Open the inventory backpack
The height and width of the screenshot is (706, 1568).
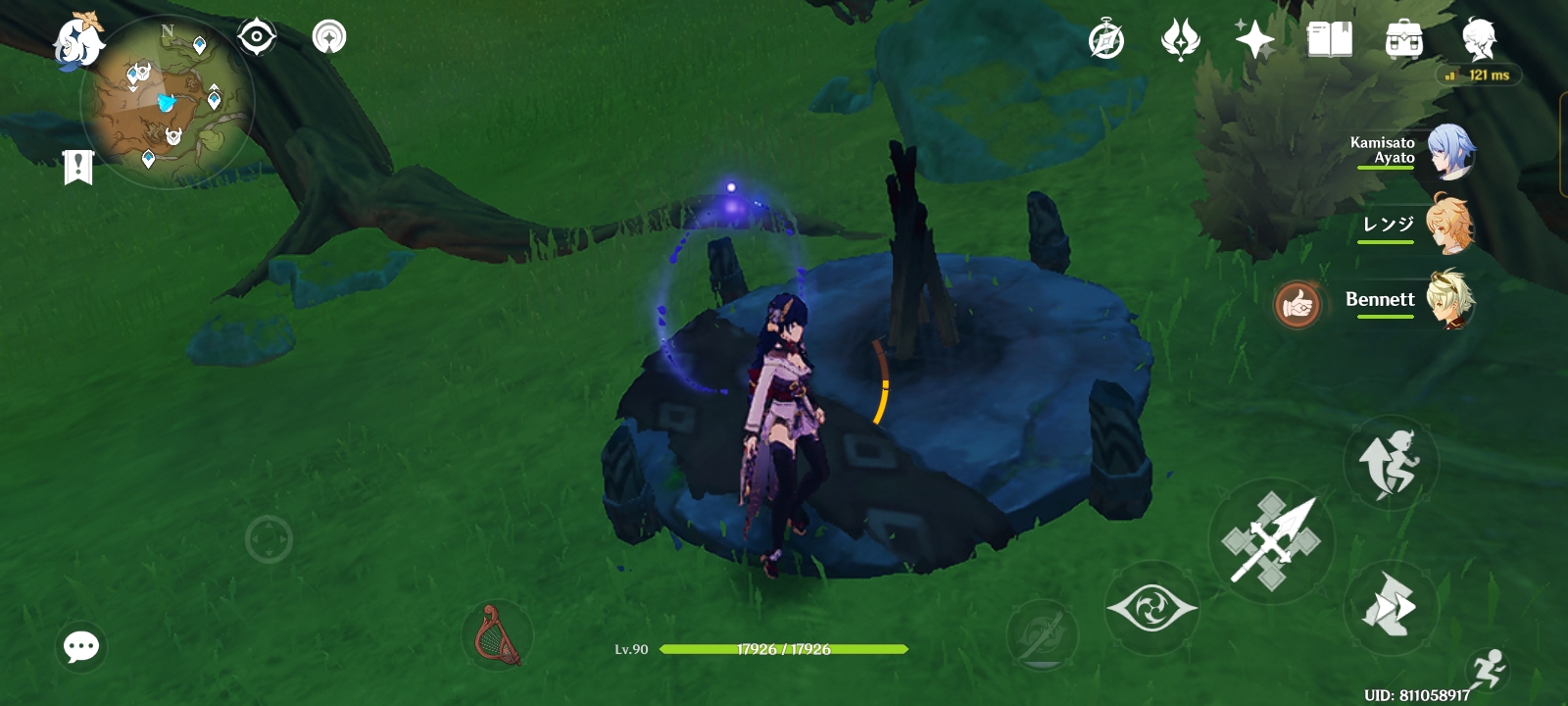pos(1401,39)
